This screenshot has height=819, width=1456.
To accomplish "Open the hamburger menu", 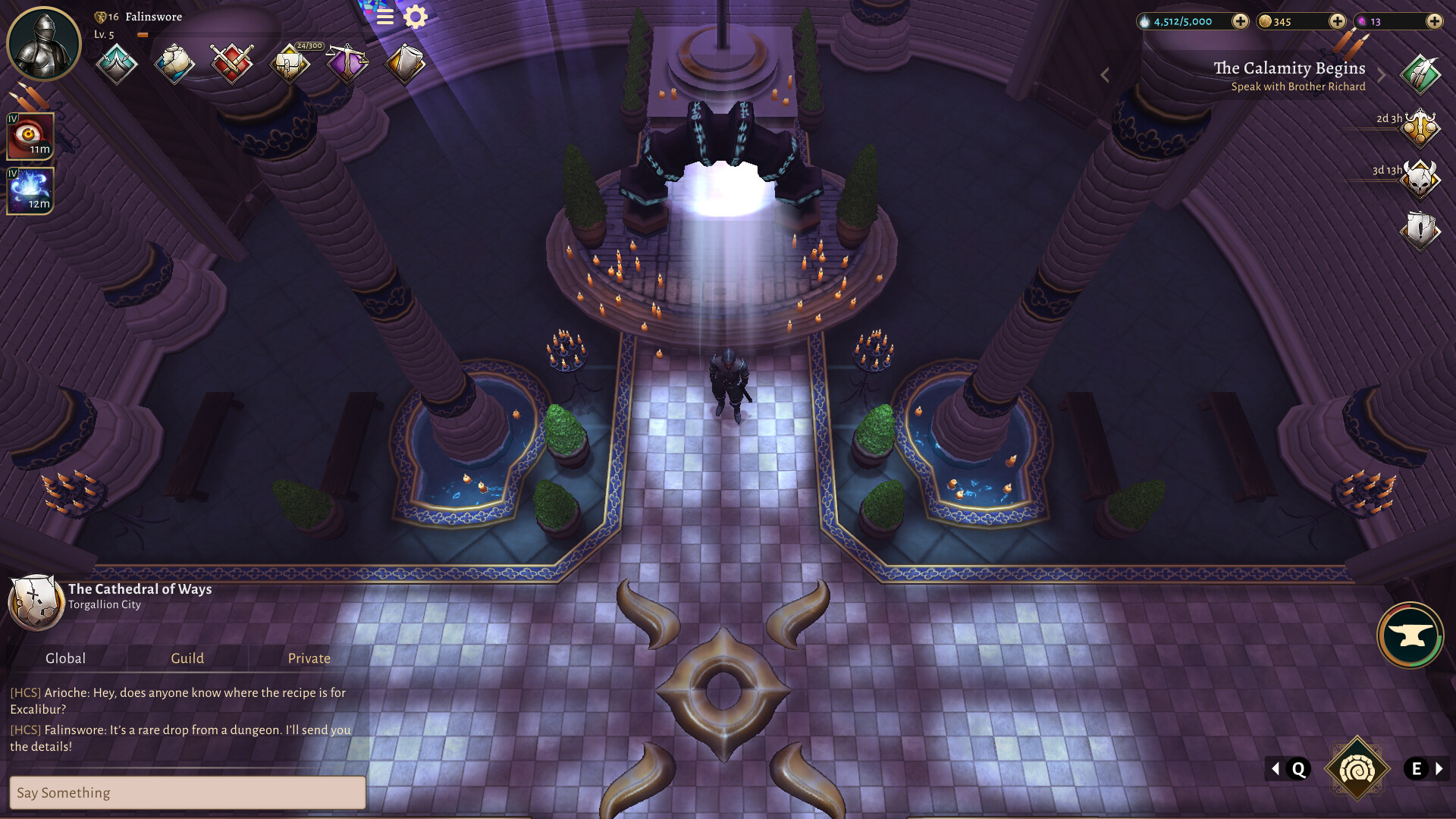I will pos(385,17).
